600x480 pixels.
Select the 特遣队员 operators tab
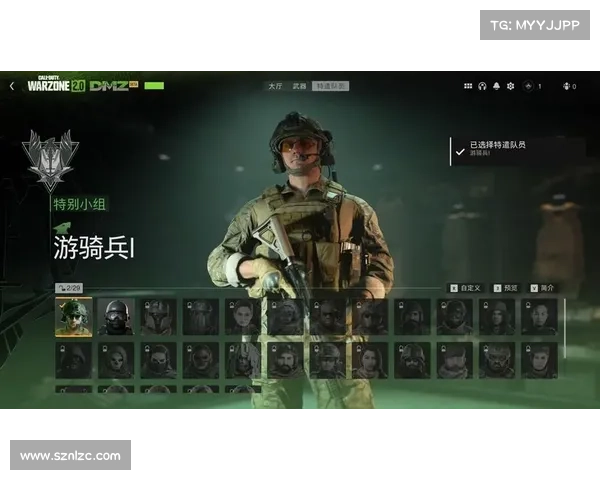point(330,87)
